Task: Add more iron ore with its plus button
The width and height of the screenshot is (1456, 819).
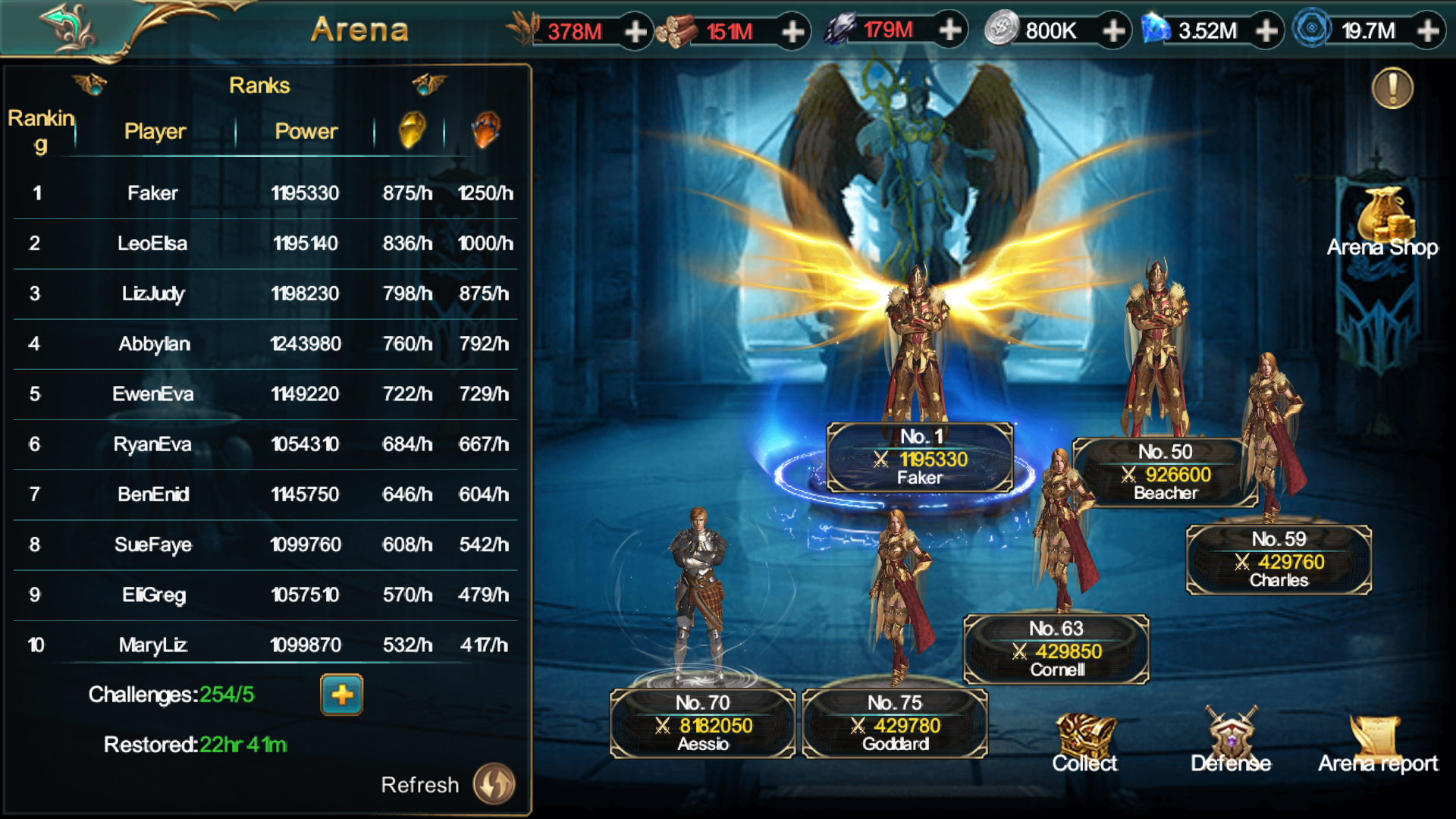Action: [x=949, y=30]
